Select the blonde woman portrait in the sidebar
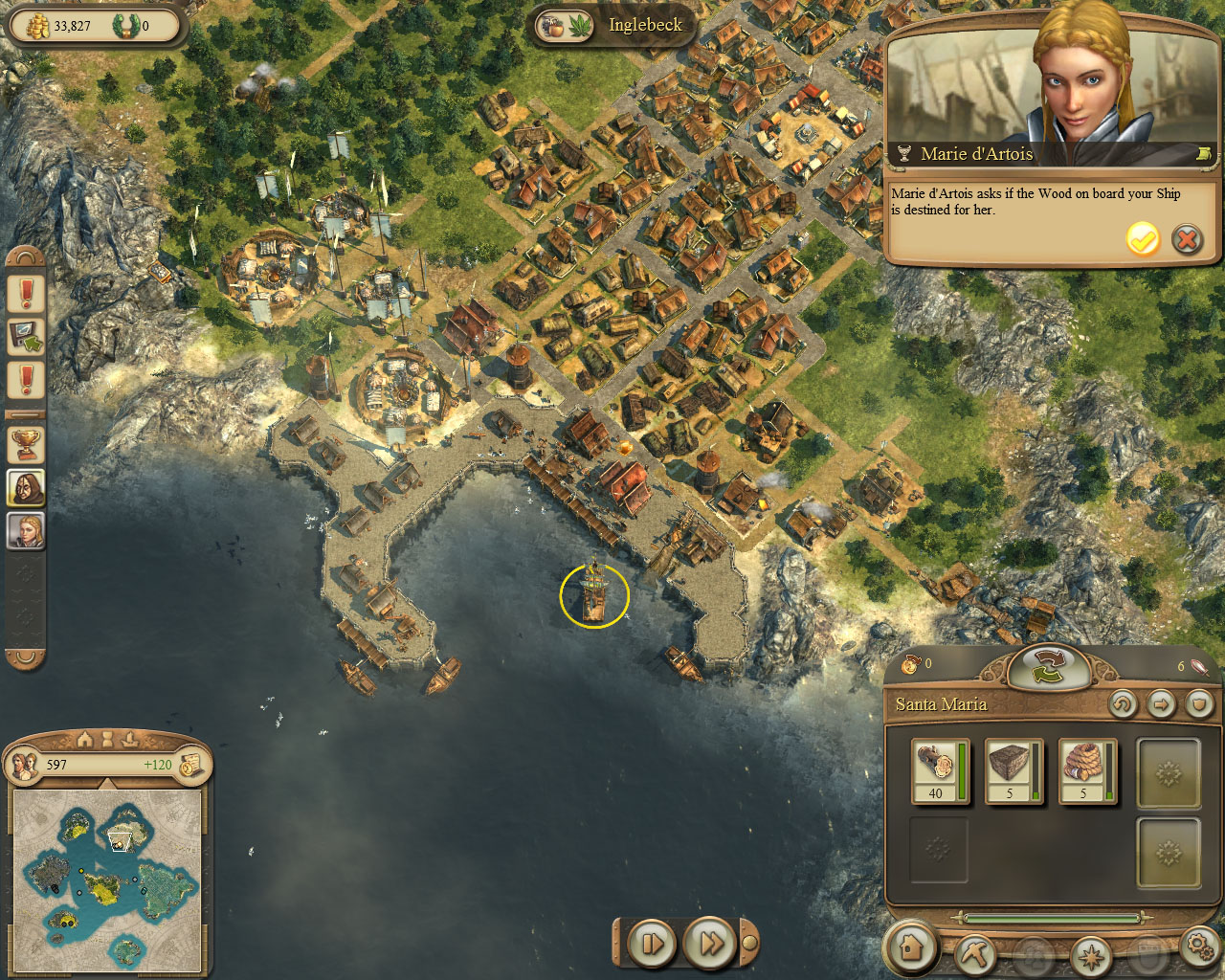Screen dimensions: 1225x980 26,531
